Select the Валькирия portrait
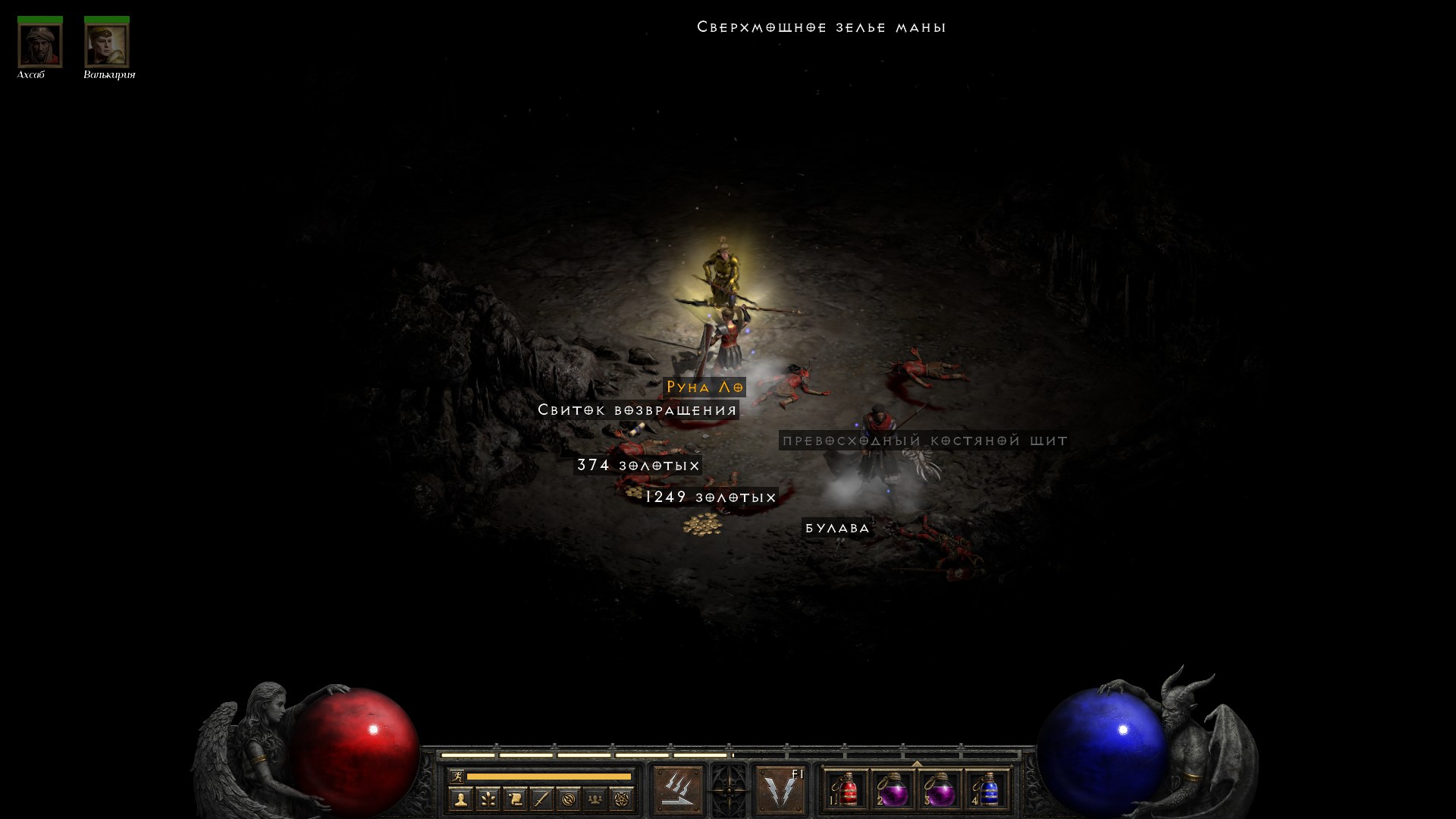 point(106,45)
